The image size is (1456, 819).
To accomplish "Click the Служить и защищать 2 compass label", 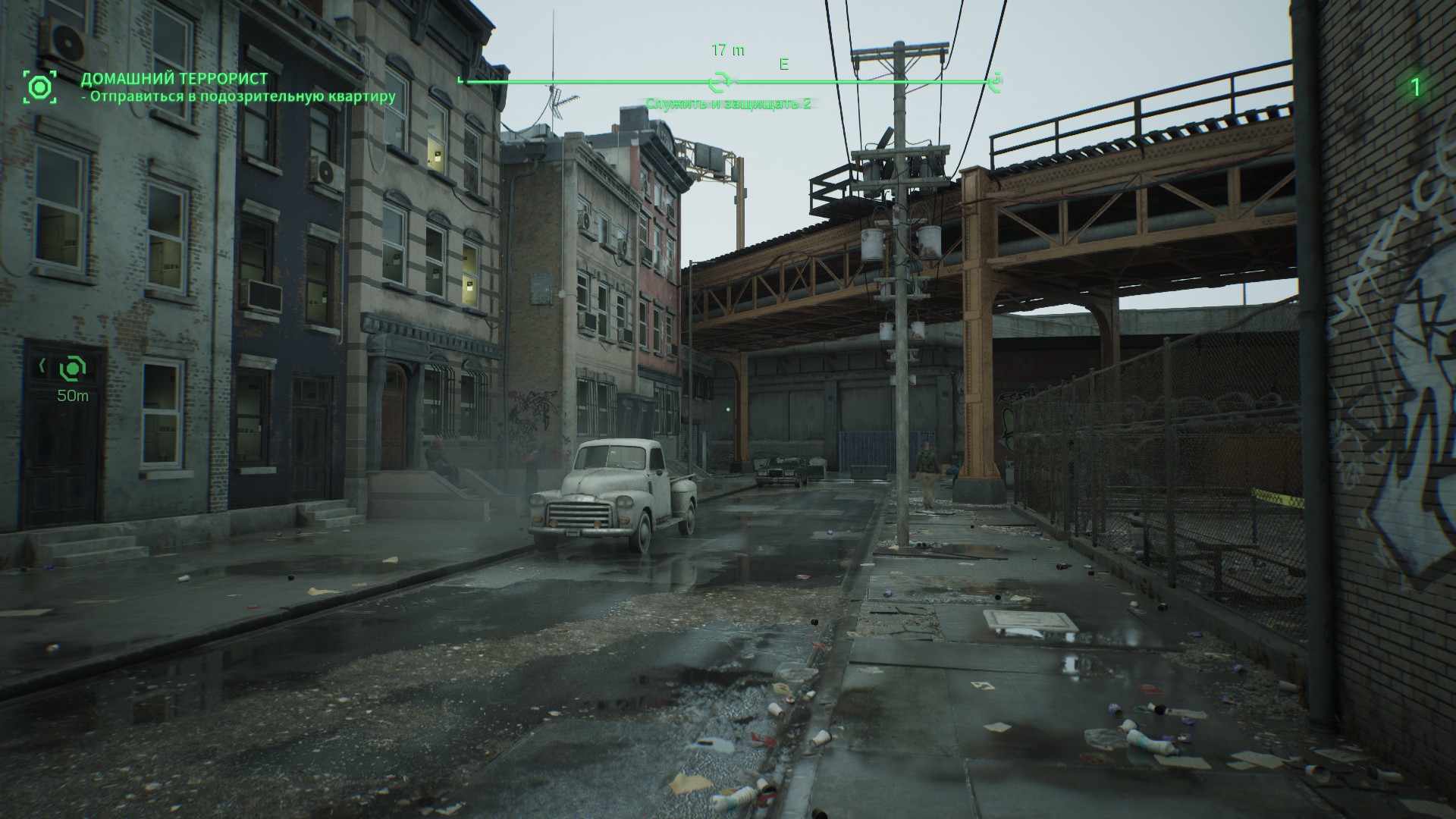I will [727, 103].
